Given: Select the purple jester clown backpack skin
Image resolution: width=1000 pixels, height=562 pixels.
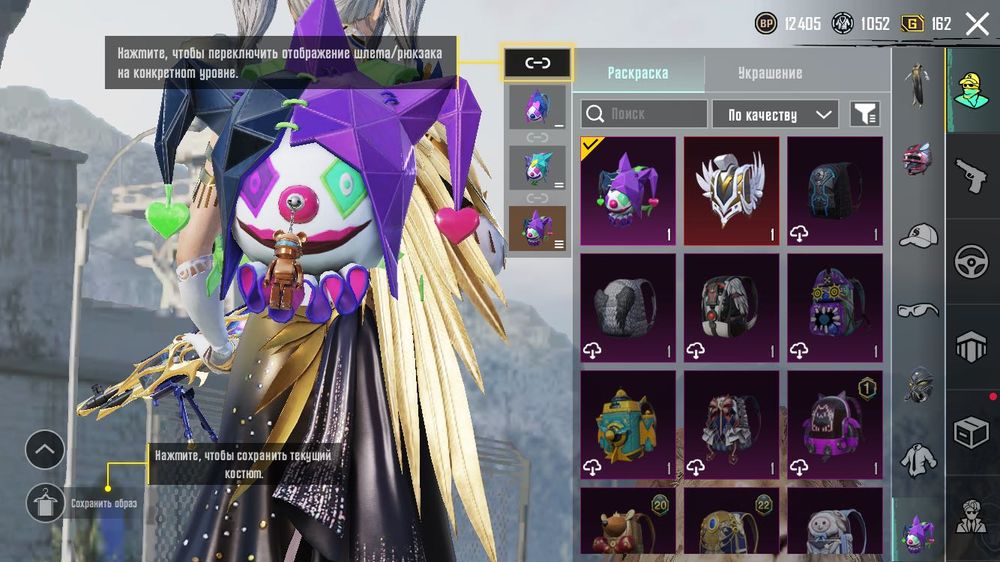Looking at the screenshot, I should (627, 191).
